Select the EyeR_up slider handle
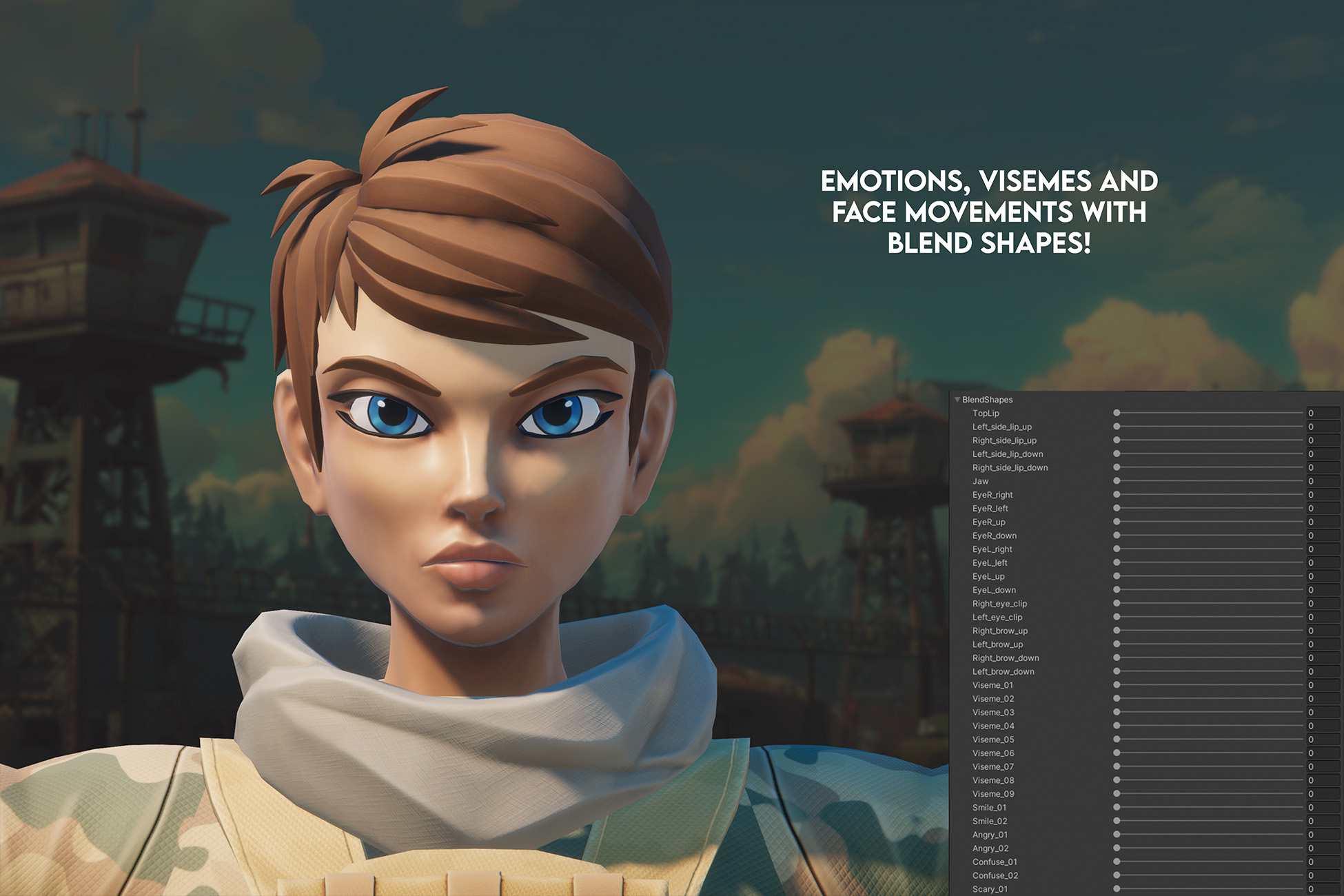Viewport: 1344px width, 896px height. pyautogui.click(x=1117, y=522)
